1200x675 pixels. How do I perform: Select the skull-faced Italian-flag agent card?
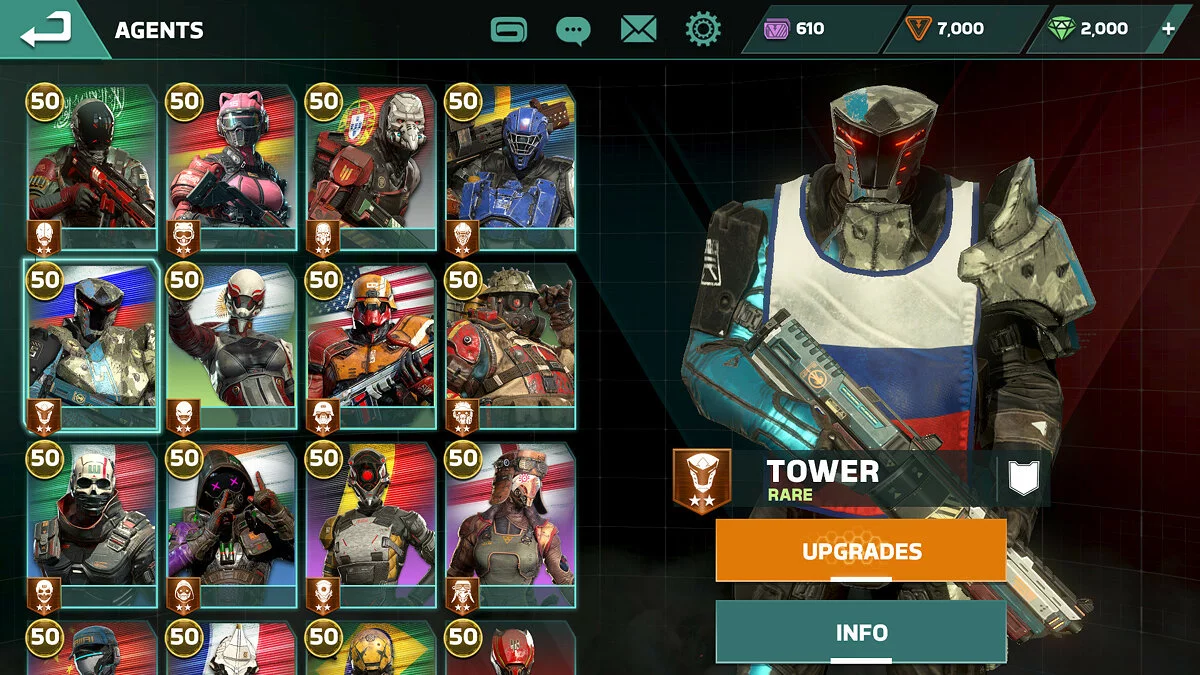(x=91, y=525)
